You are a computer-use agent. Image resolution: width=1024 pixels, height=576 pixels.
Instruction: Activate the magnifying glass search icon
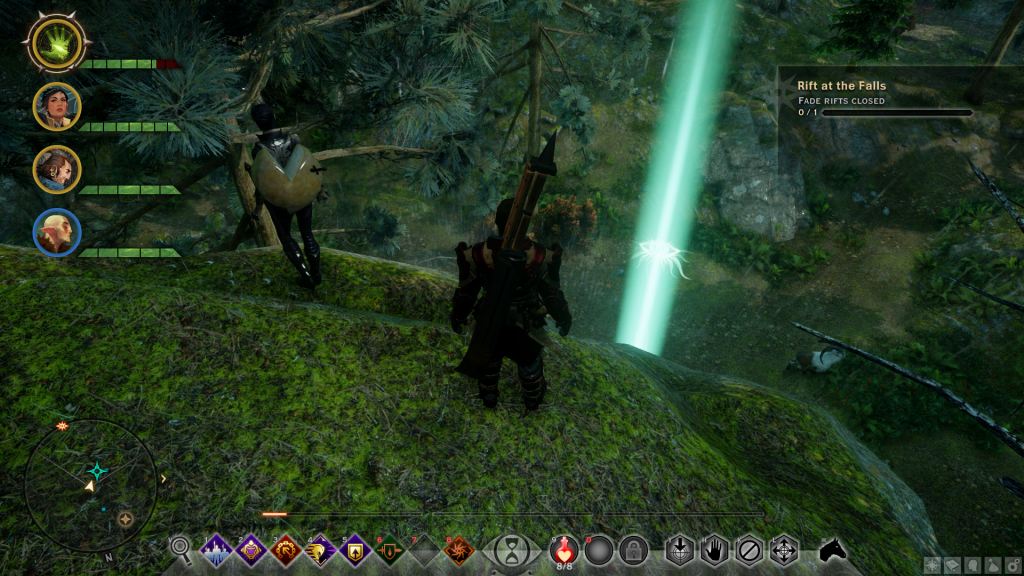coord(182,548)
